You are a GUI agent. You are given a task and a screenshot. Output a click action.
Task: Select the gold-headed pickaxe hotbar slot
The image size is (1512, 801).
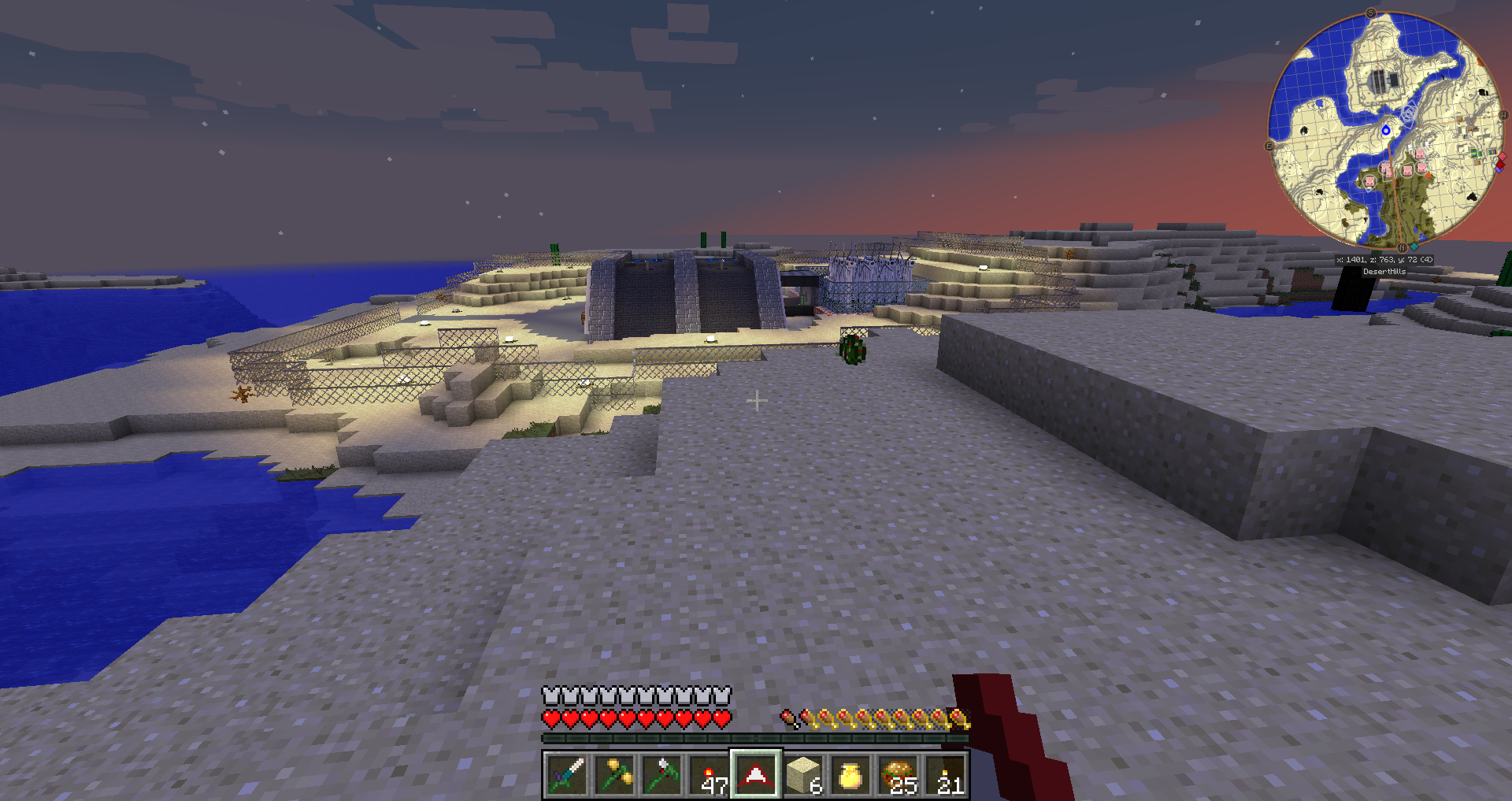click(x=614, y=775)
